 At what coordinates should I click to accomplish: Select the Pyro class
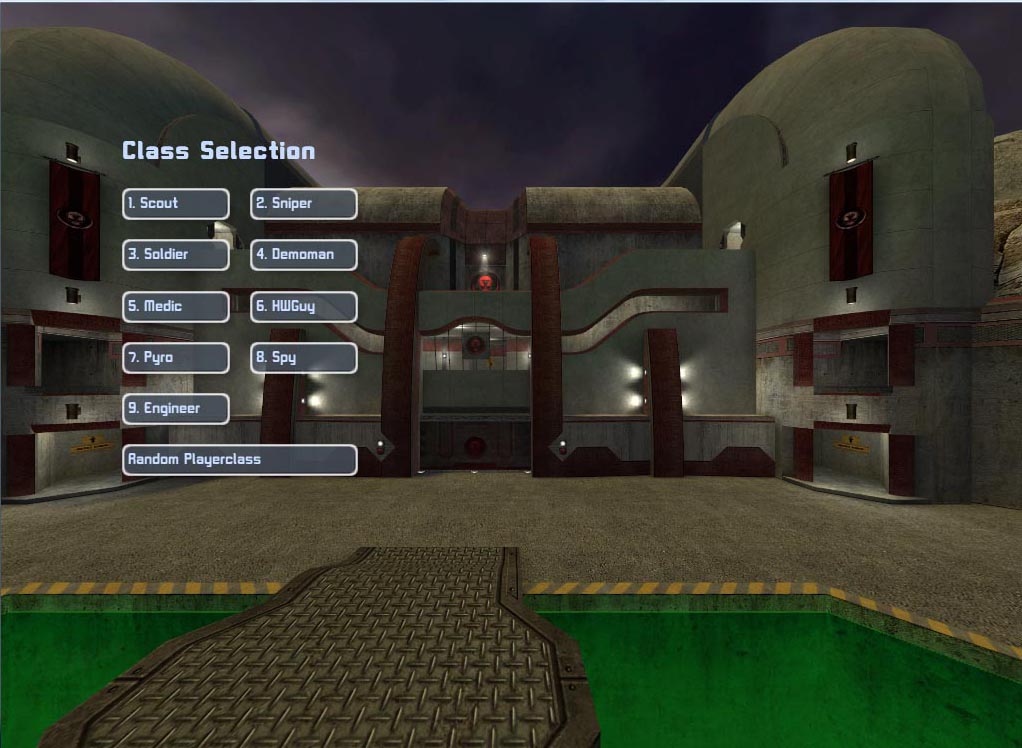176,358
